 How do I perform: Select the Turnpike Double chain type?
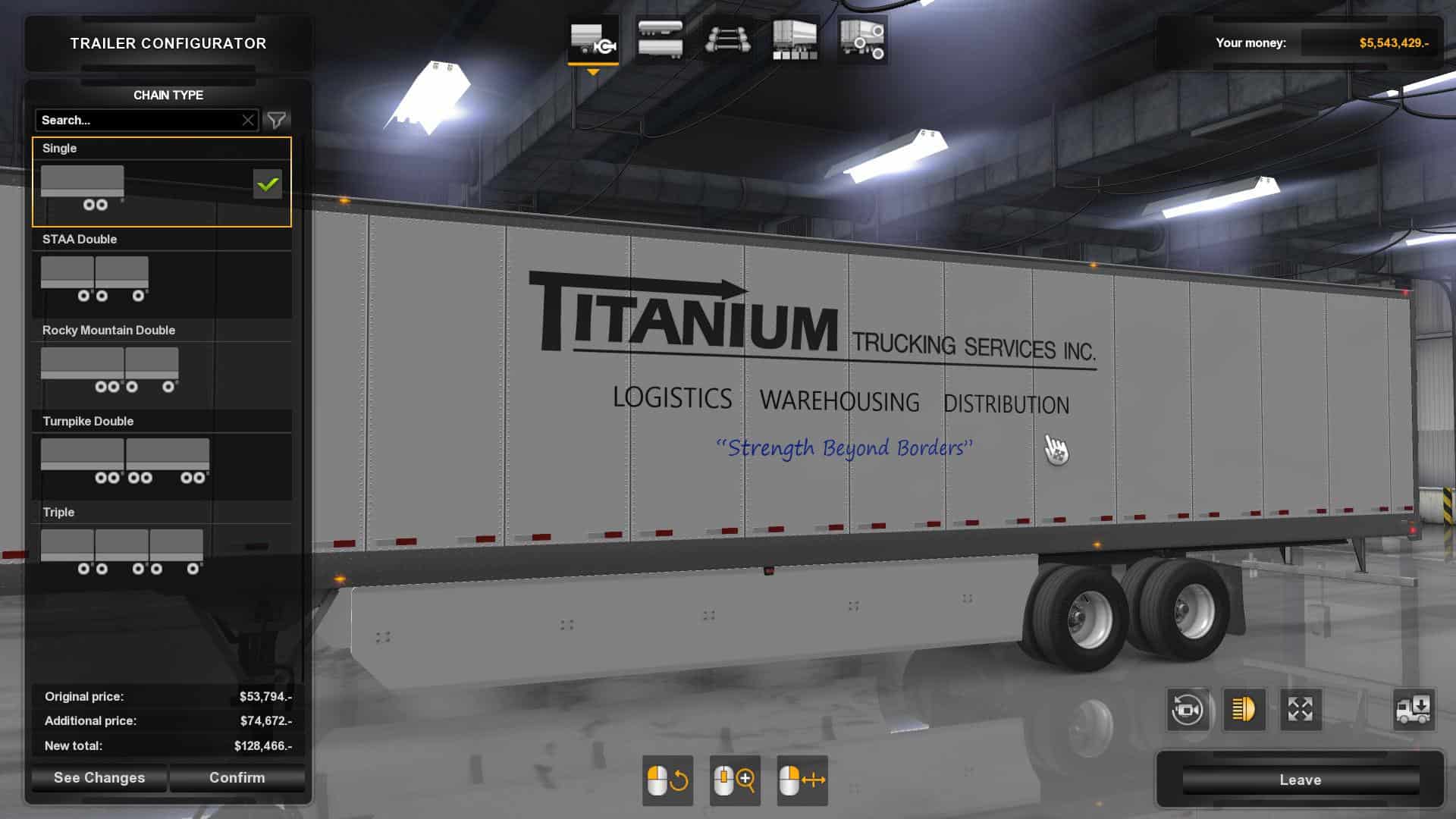click(x=161, y=457)
